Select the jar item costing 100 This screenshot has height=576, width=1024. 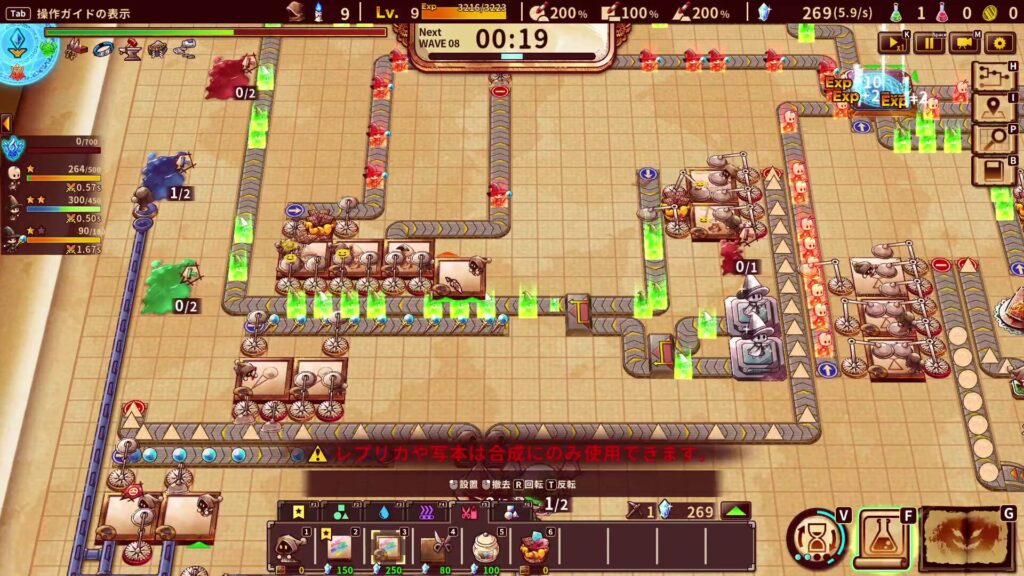pyautogui.click(x=485, y=546)
